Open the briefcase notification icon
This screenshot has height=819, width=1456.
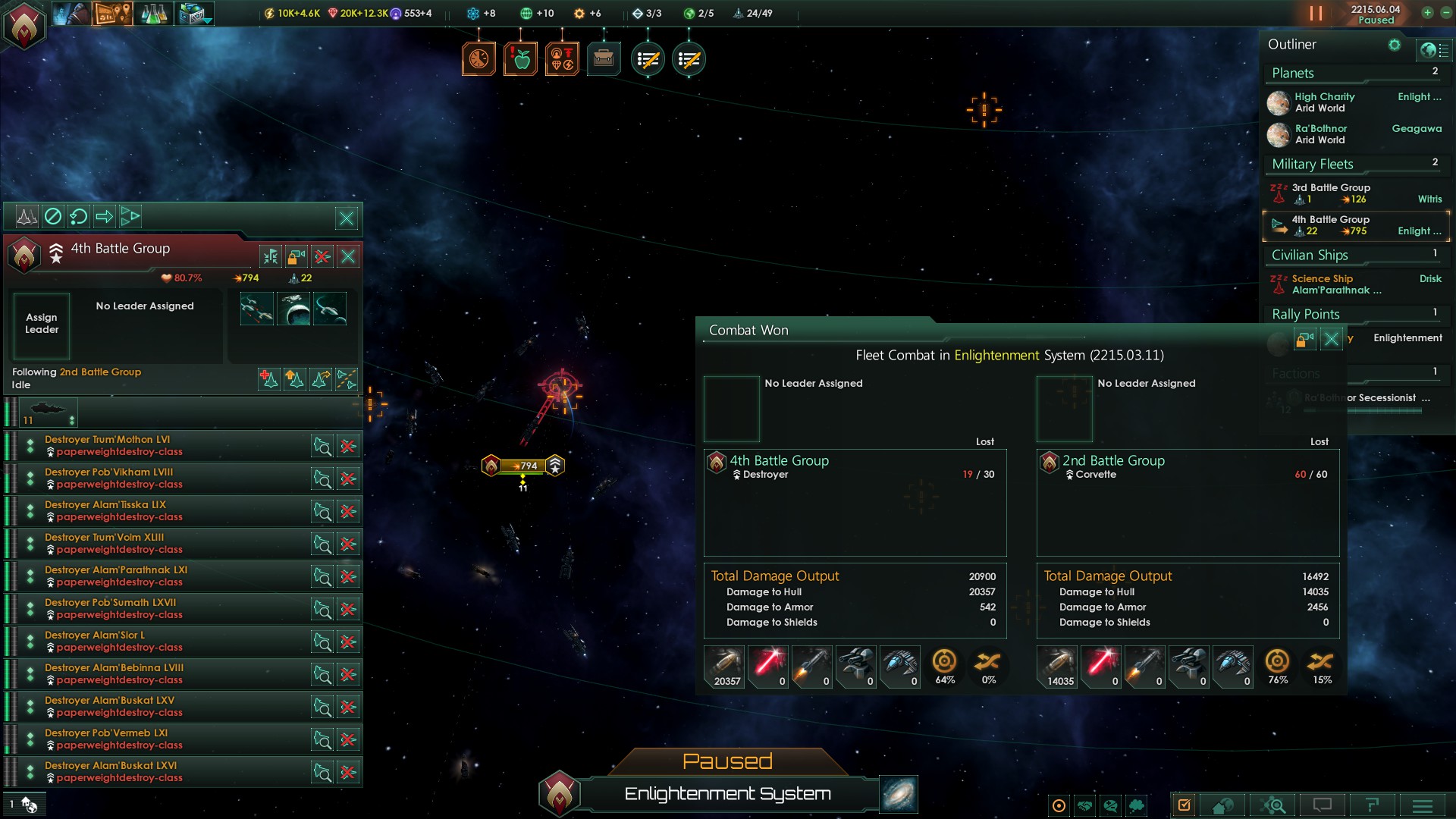tap(604, 58)
